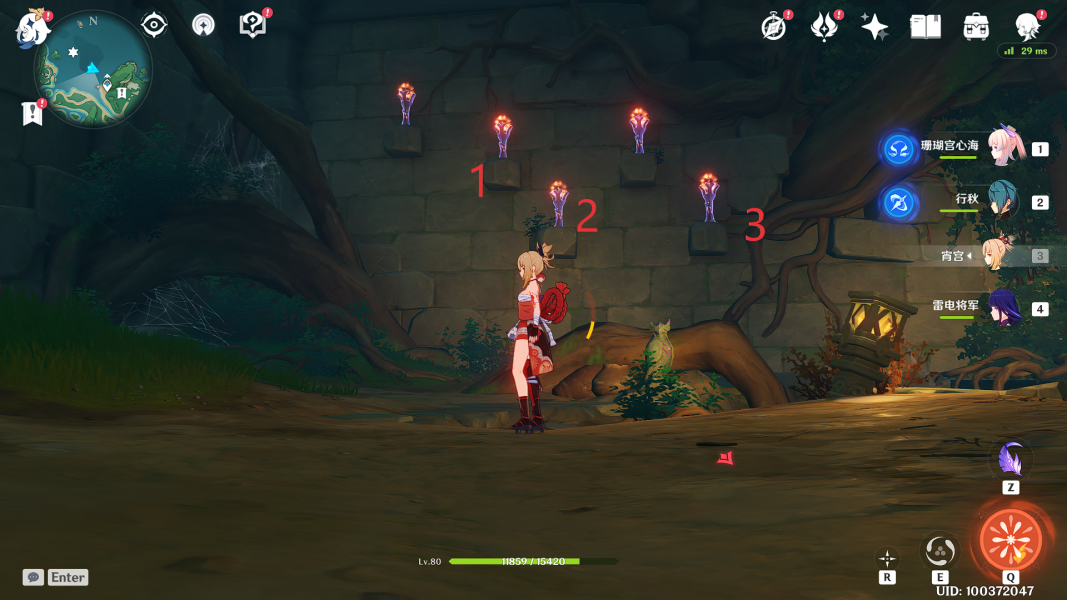
Task: Open the character screen head icon
Action: 1027,27
